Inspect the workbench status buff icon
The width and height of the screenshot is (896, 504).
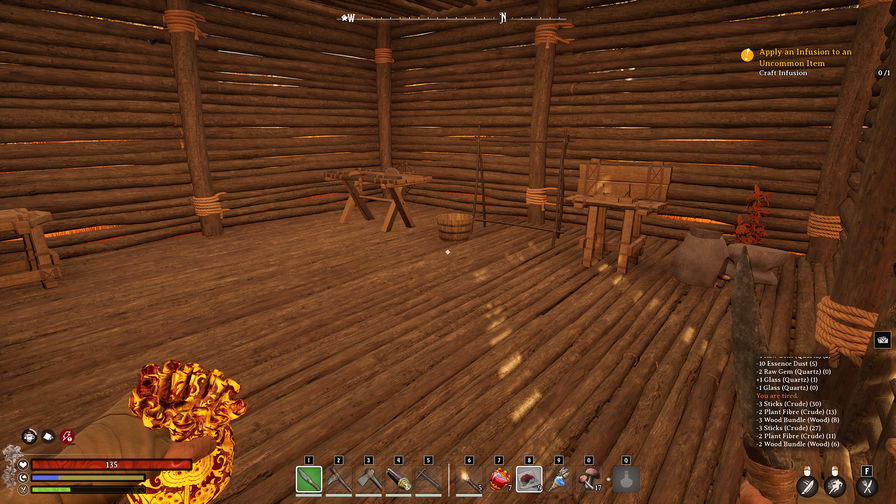[30, 436]
